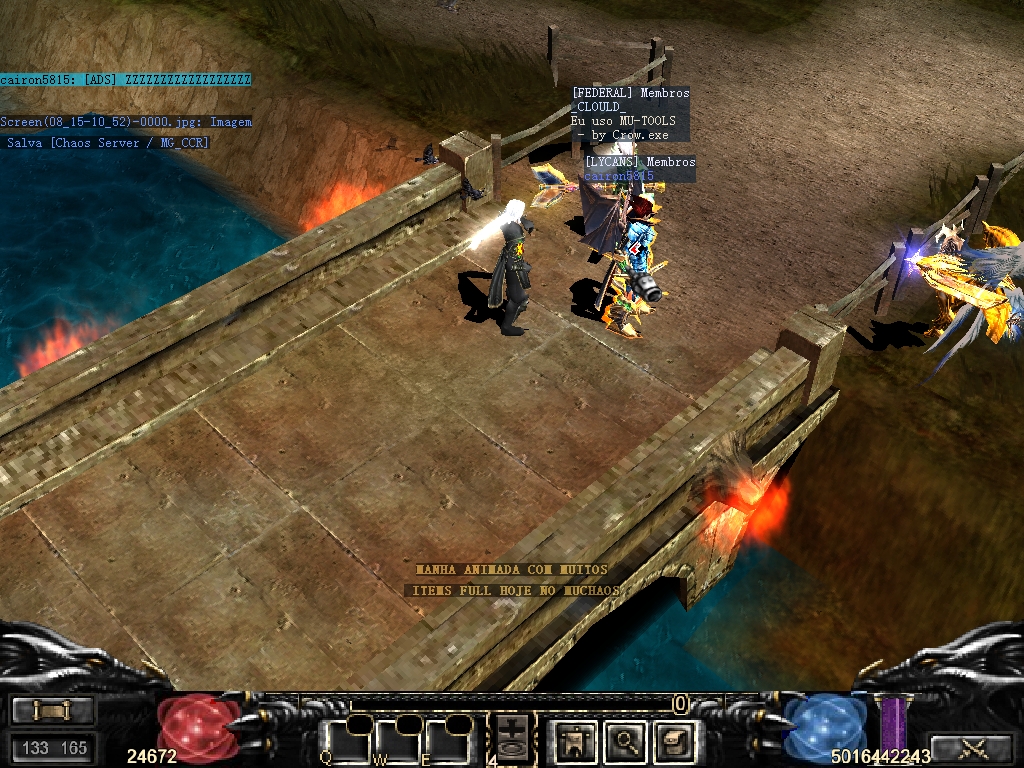
Task: Click the scroll icon button above the coordinates
Action: 53,711
